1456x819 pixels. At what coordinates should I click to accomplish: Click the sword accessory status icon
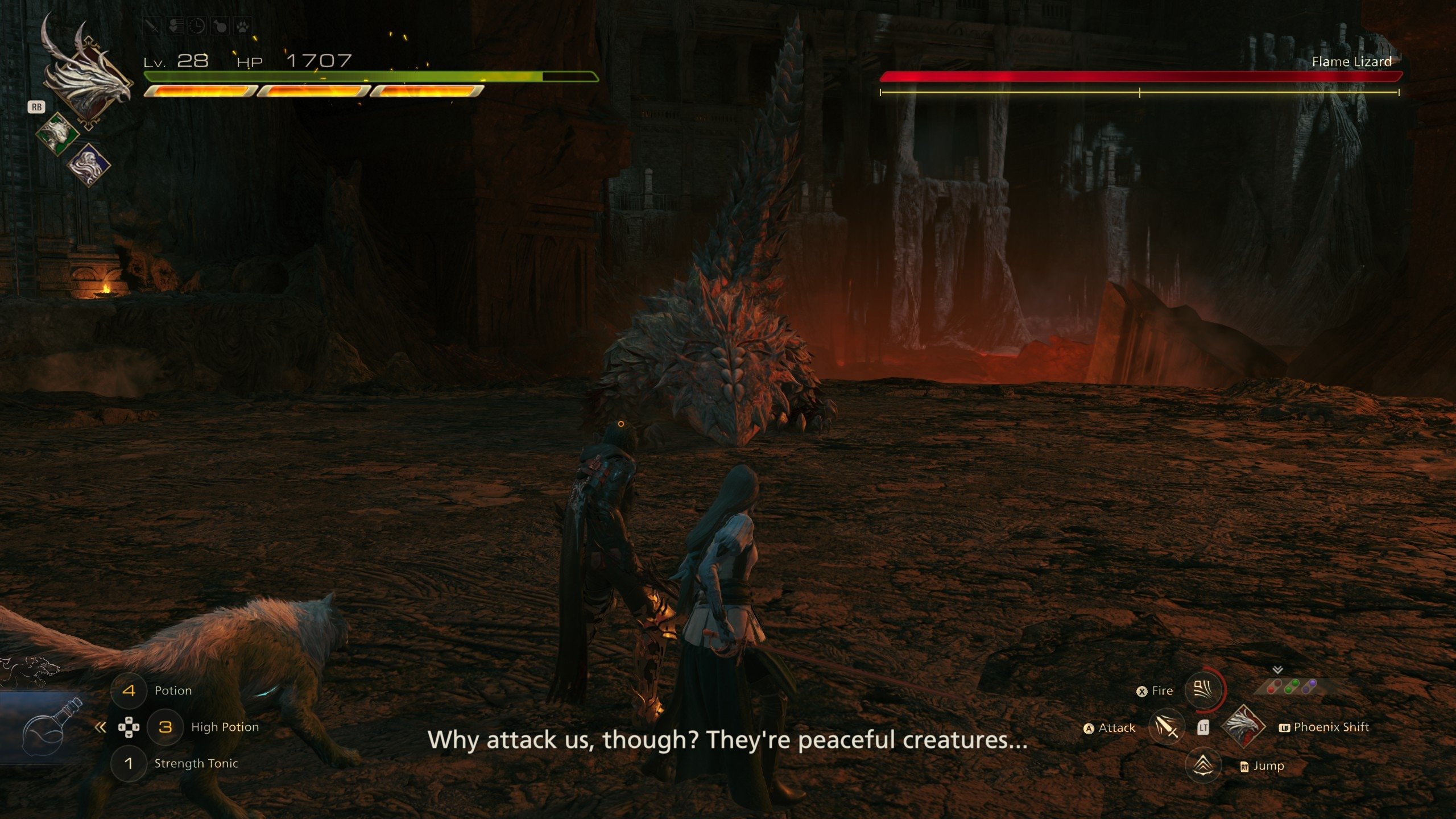click(x=152, y=26)
